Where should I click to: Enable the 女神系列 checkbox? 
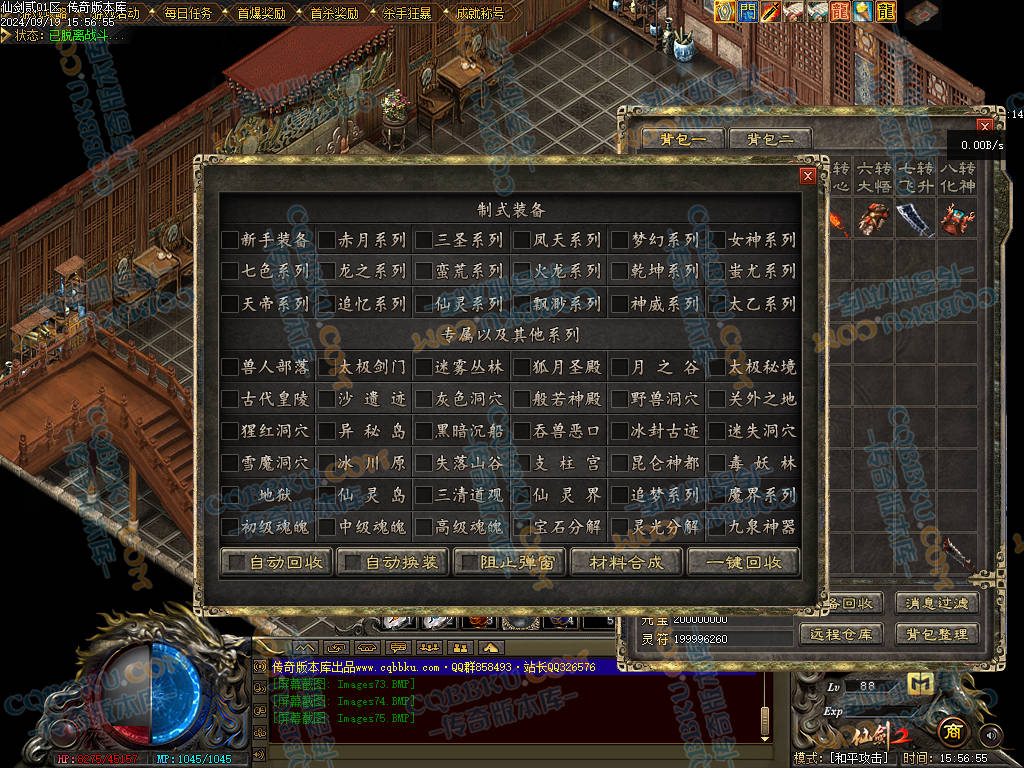[717, 240]
